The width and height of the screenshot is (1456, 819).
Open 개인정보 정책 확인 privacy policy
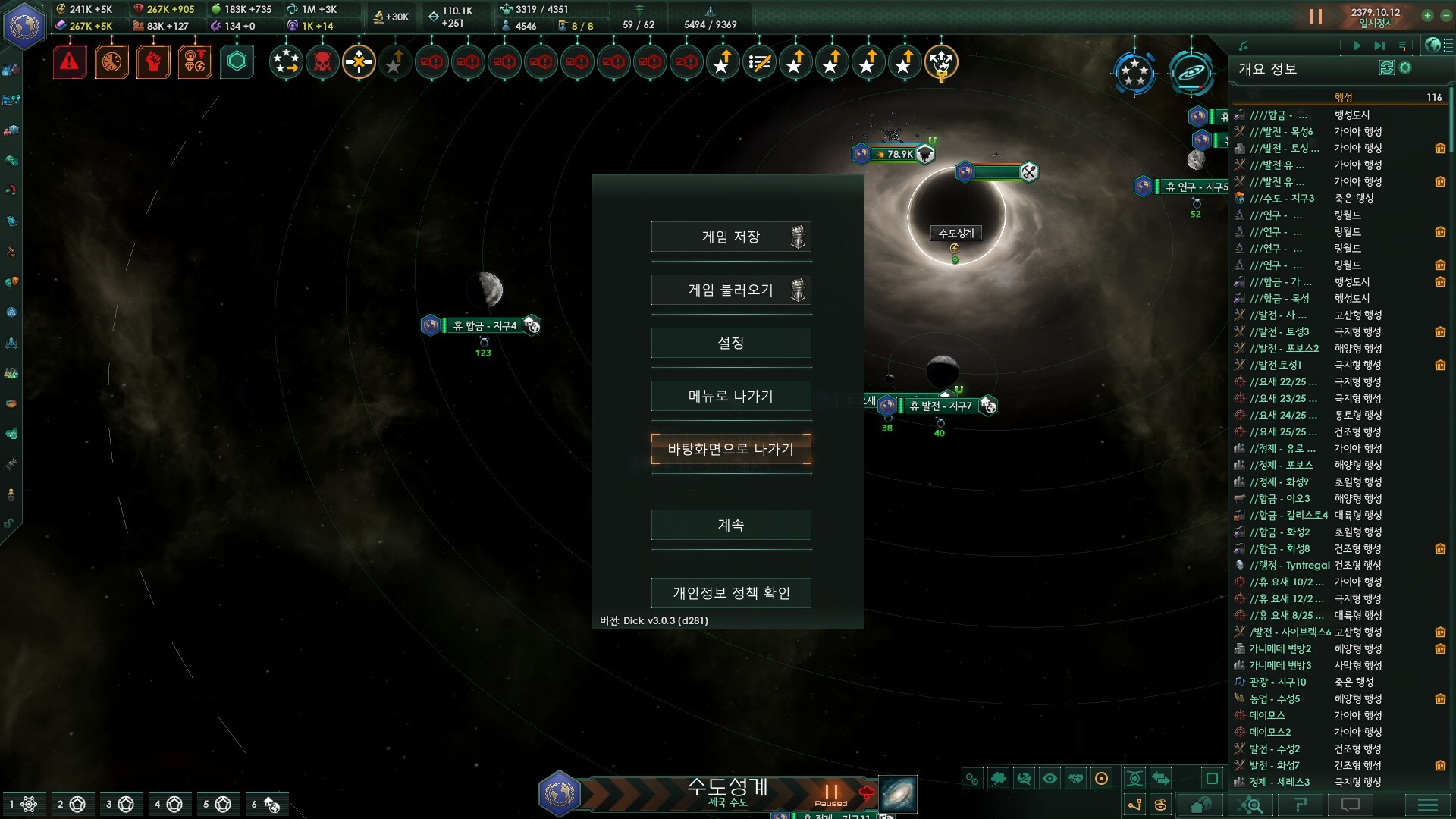click(x=730, y=593)
